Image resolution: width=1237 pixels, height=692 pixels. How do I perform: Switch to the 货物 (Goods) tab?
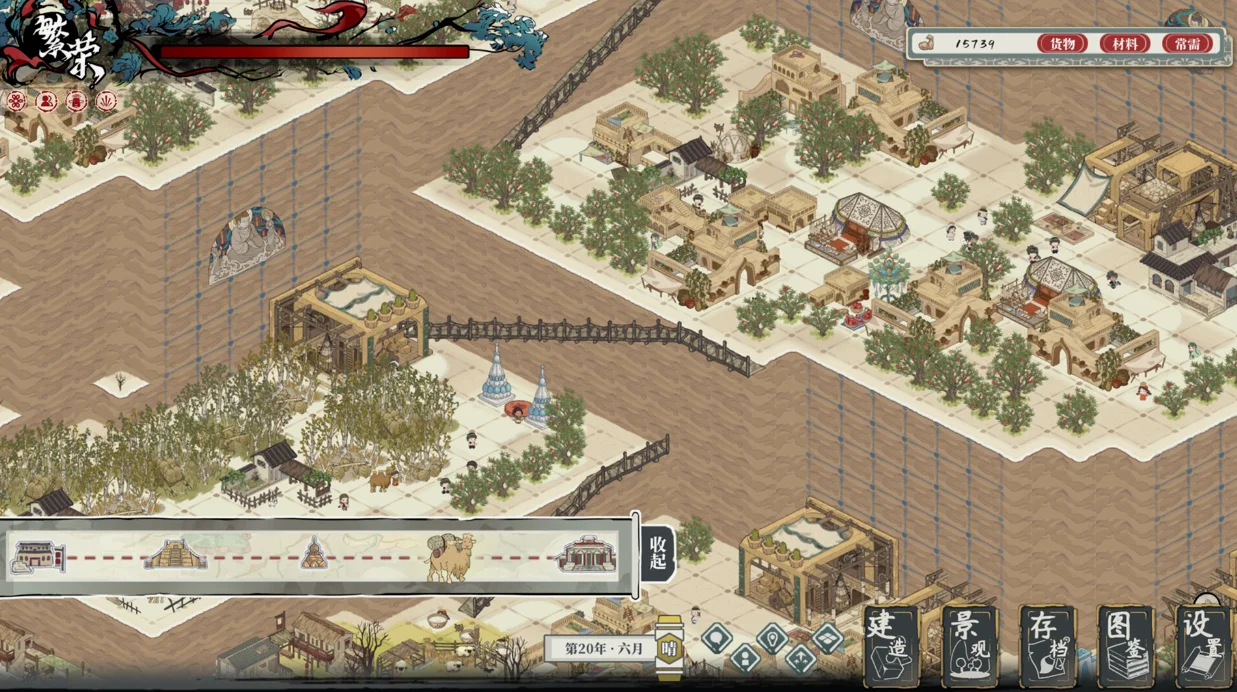[x=1062, y=44]
